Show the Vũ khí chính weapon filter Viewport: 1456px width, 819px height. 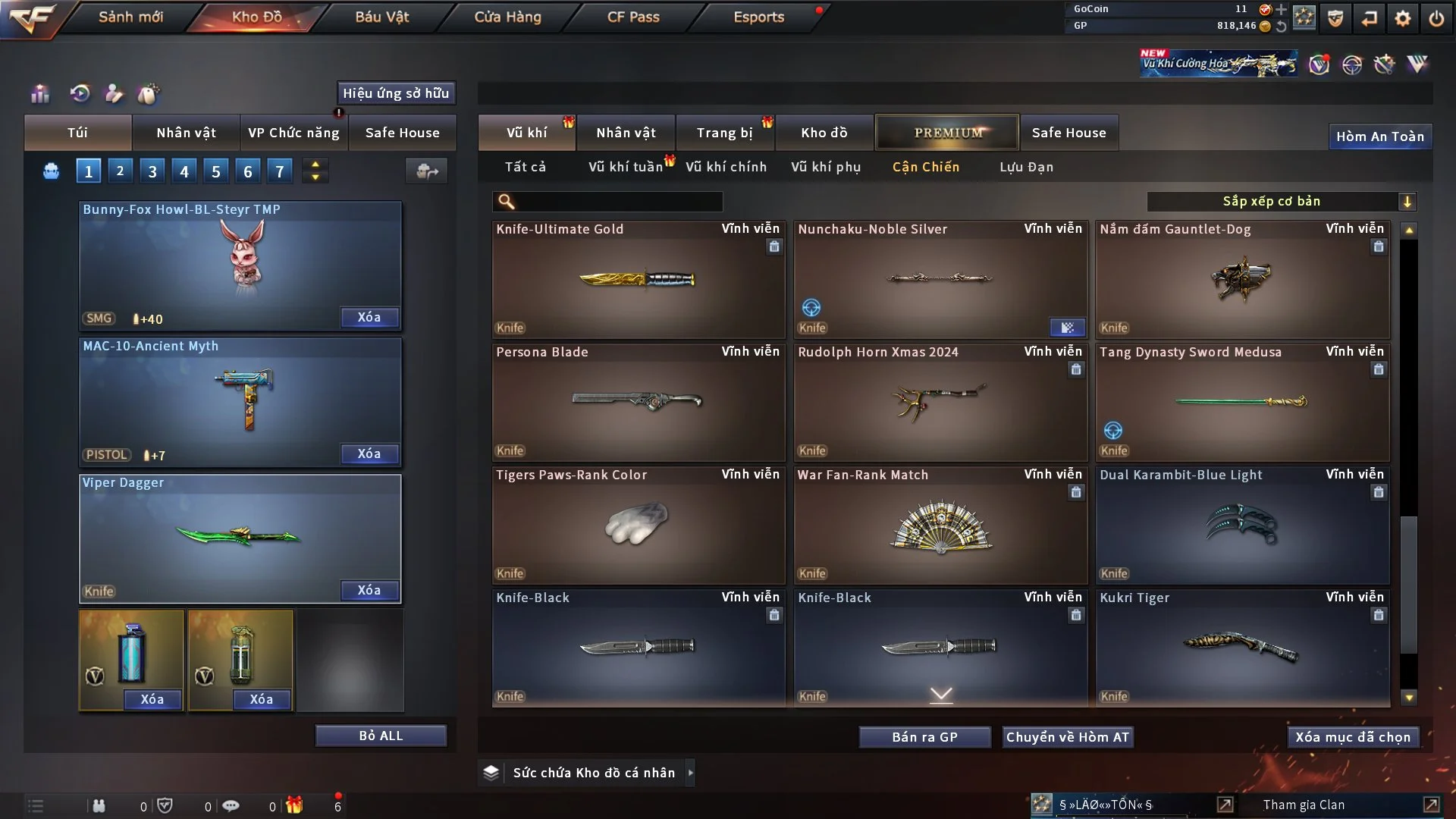point(726,167)
